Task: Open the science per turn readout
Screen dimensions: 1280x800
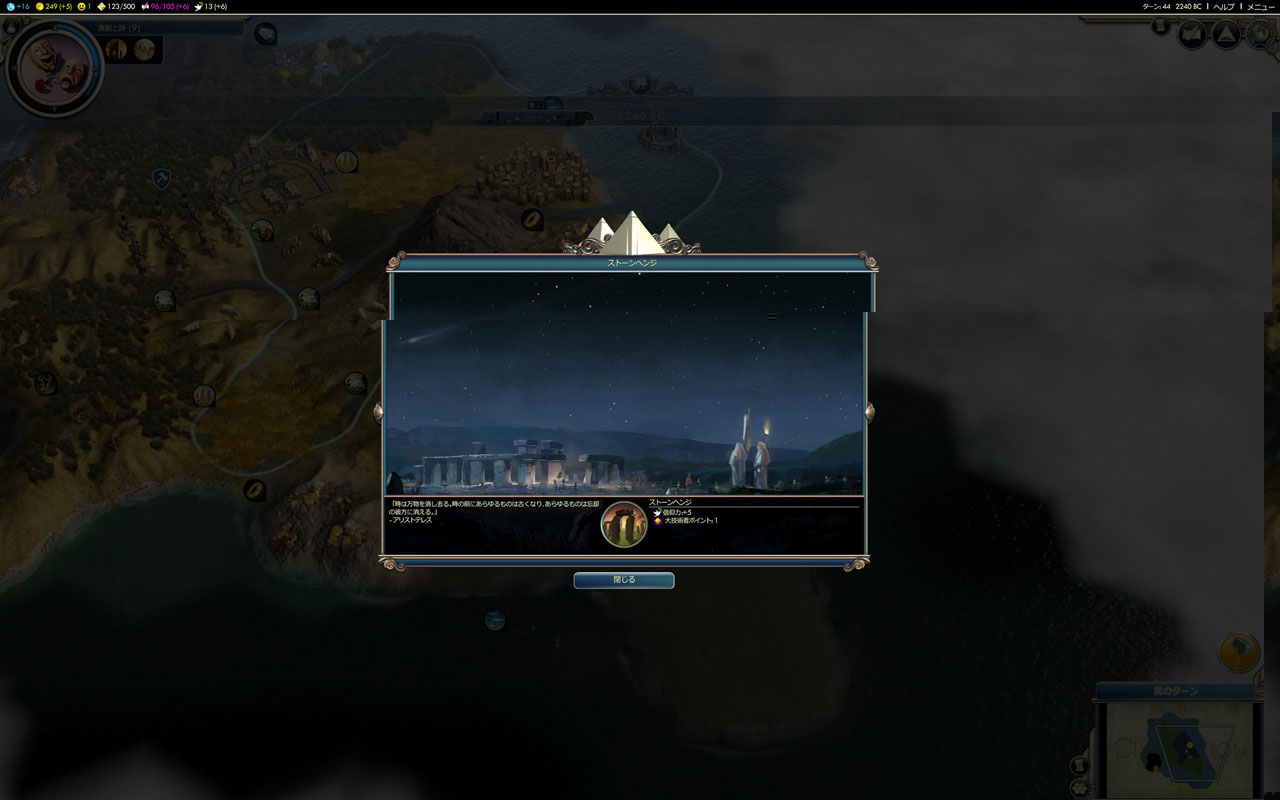Action: tap(17, 6)
